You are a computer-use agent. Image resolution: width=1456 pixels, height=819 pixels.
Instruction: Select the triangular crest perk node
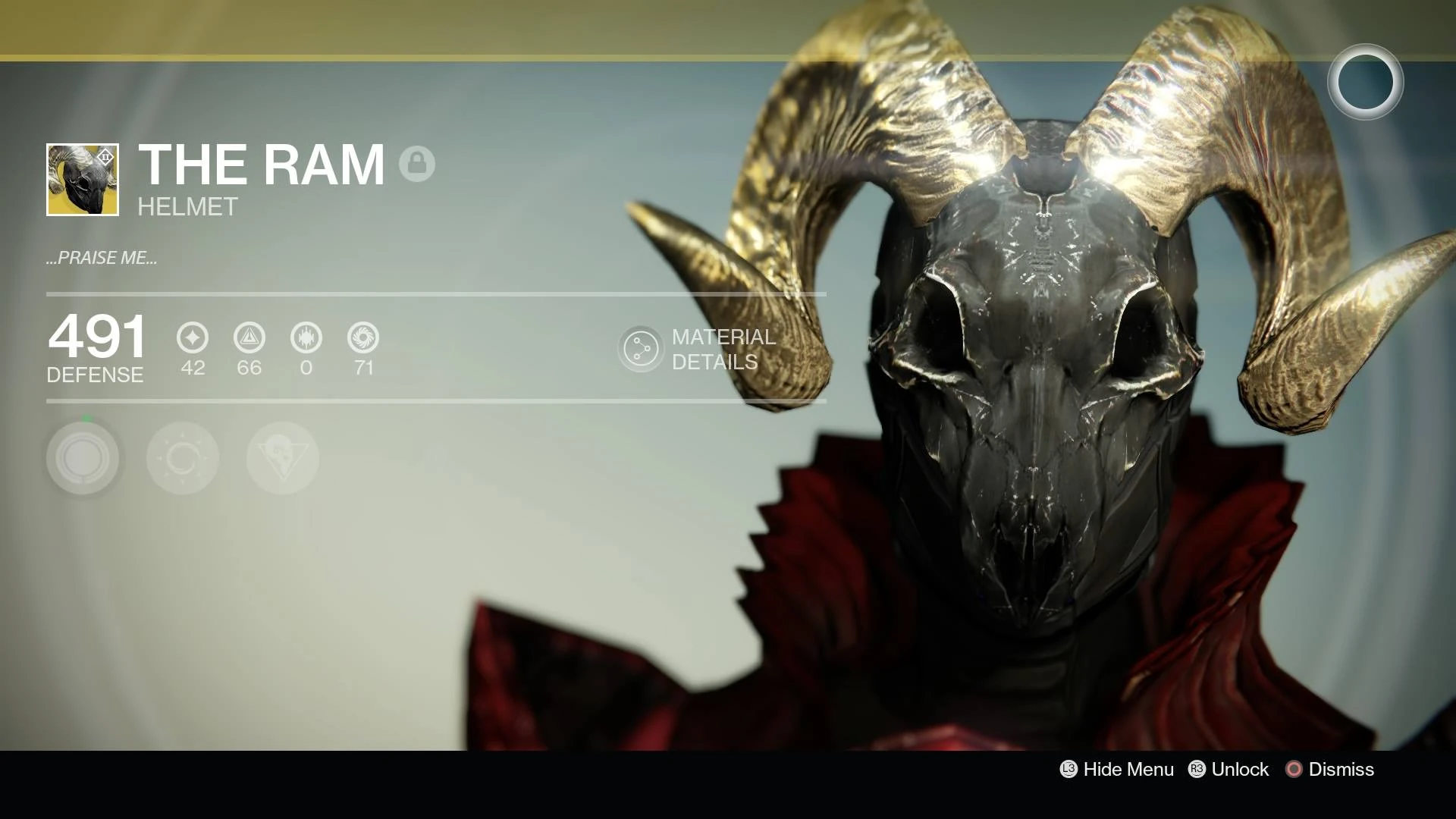tap(281, 458)
